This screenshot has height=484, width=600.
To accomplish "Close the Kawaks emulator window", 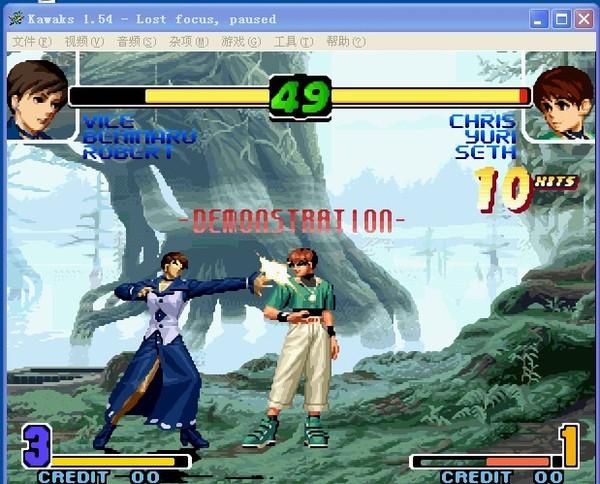I will tap(583, 18).
